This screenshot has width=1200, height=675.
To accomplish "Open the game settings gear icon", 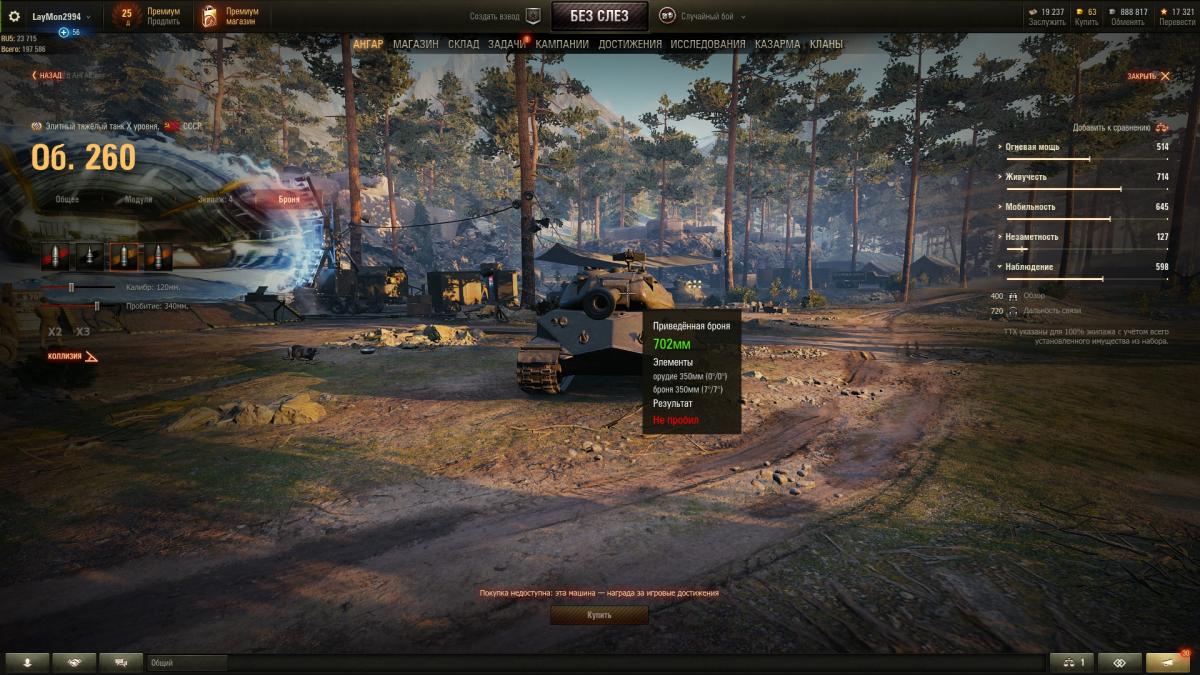I will pos(14,16).
